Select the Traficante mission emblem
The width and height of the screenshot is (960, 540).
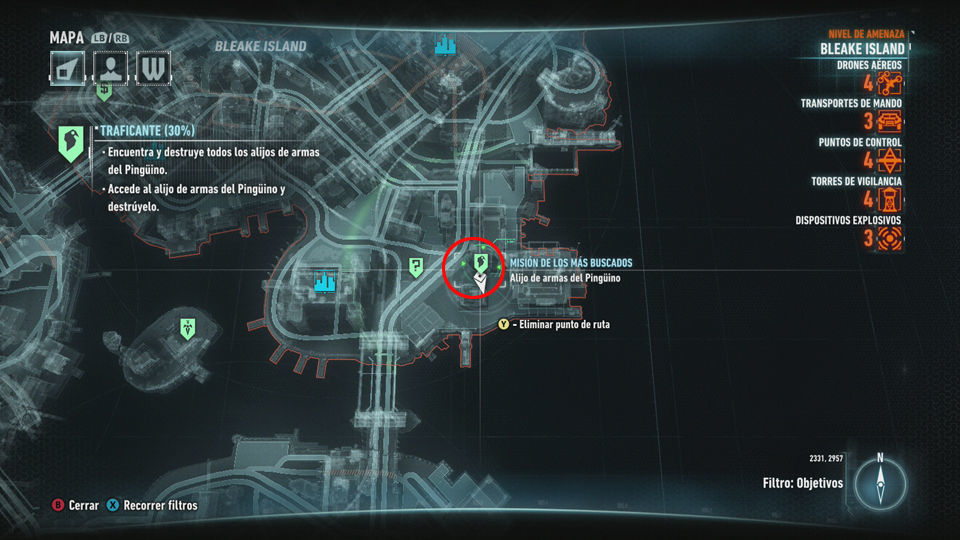70,144
